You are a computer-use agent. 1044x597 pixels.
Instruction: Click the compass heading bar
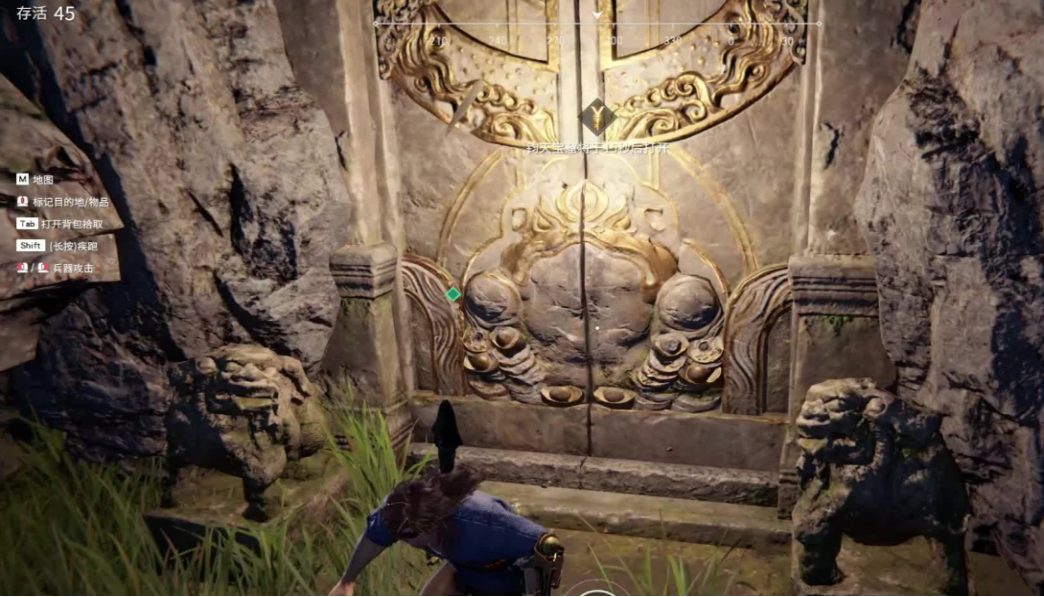(597, 24)
